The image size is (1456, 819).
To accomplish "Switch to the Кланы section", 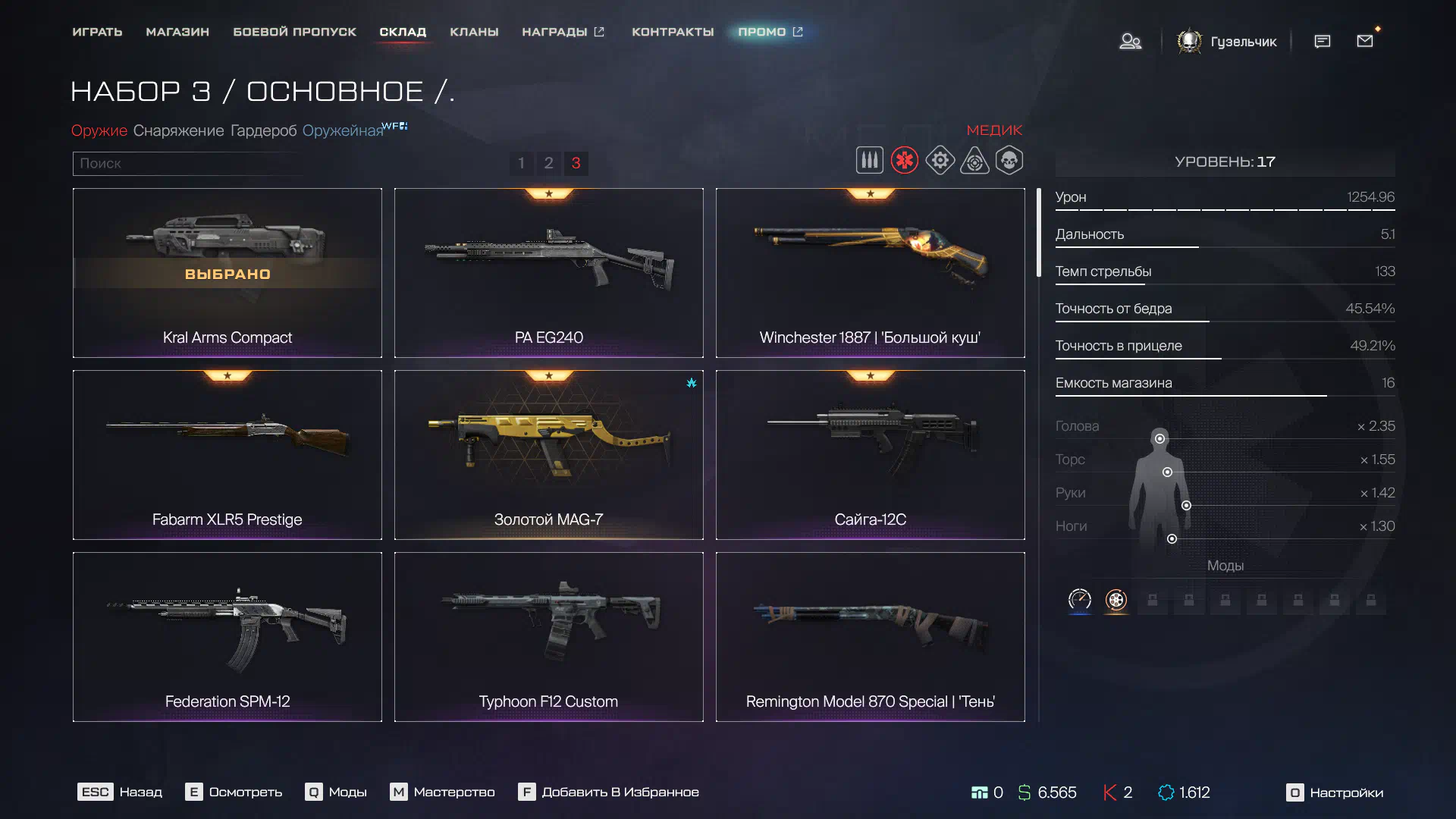I will coord(474,32).
